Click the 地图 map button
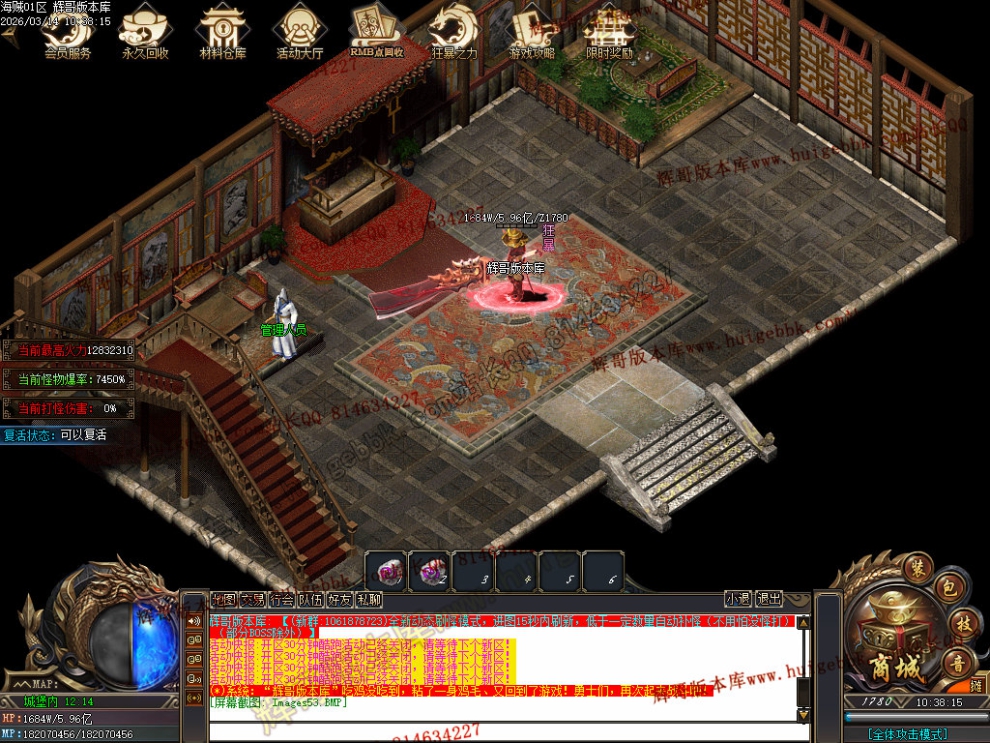The height and width of the screenshot is (743, 990). [223, 600]
